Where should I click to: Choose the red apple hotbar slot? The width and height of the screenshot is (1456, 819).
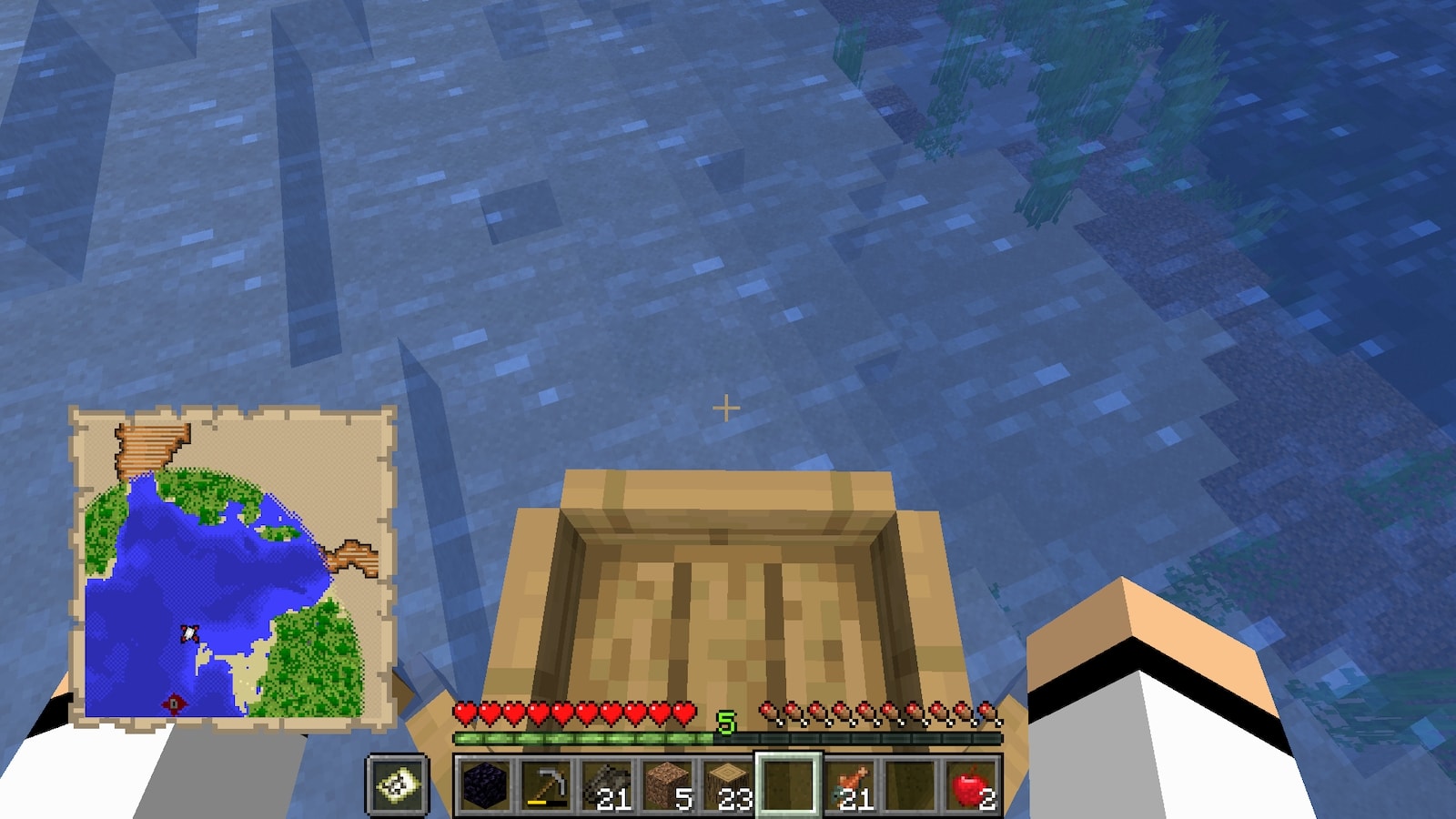click(x=971, y=784)
